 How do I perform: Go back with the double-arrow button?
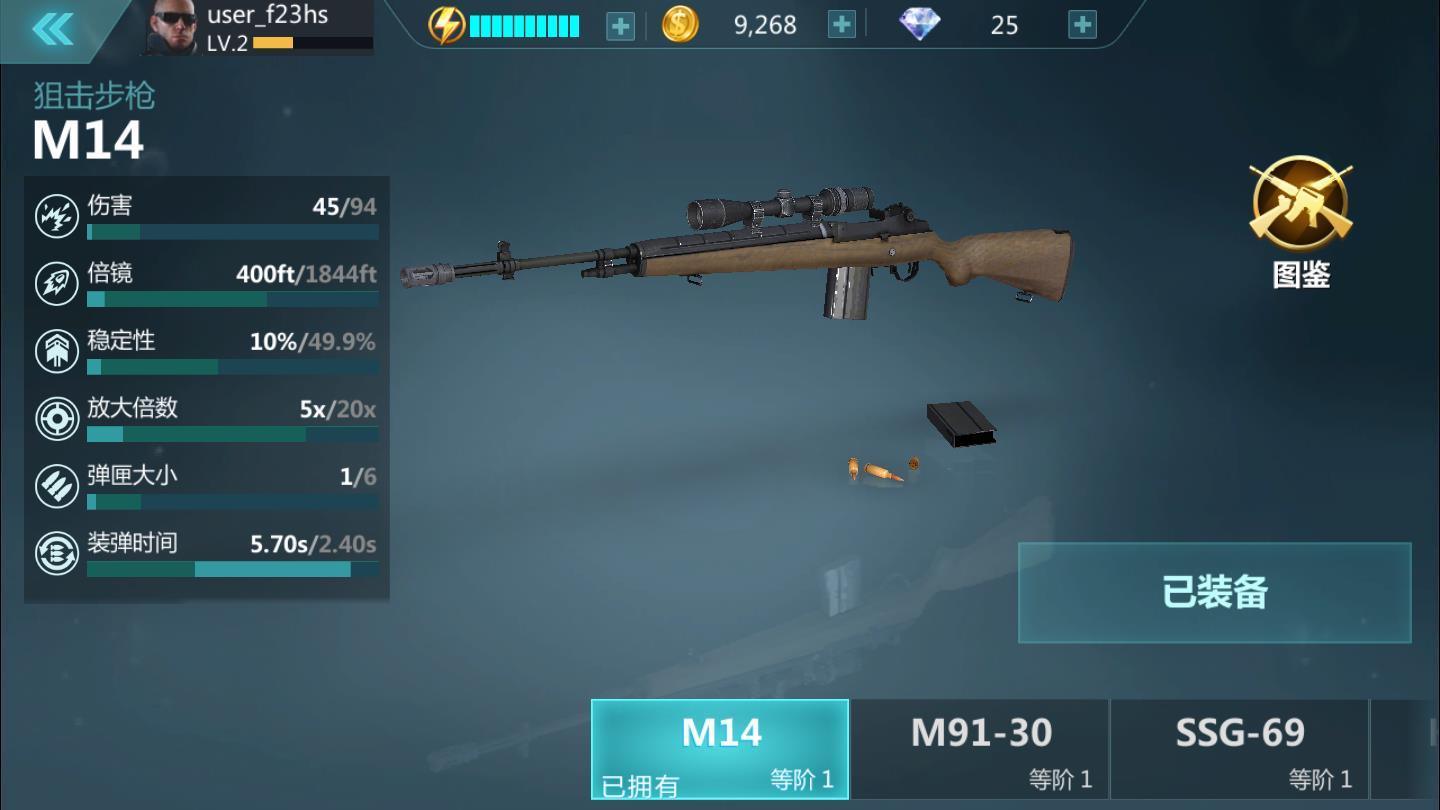[53, 29]
